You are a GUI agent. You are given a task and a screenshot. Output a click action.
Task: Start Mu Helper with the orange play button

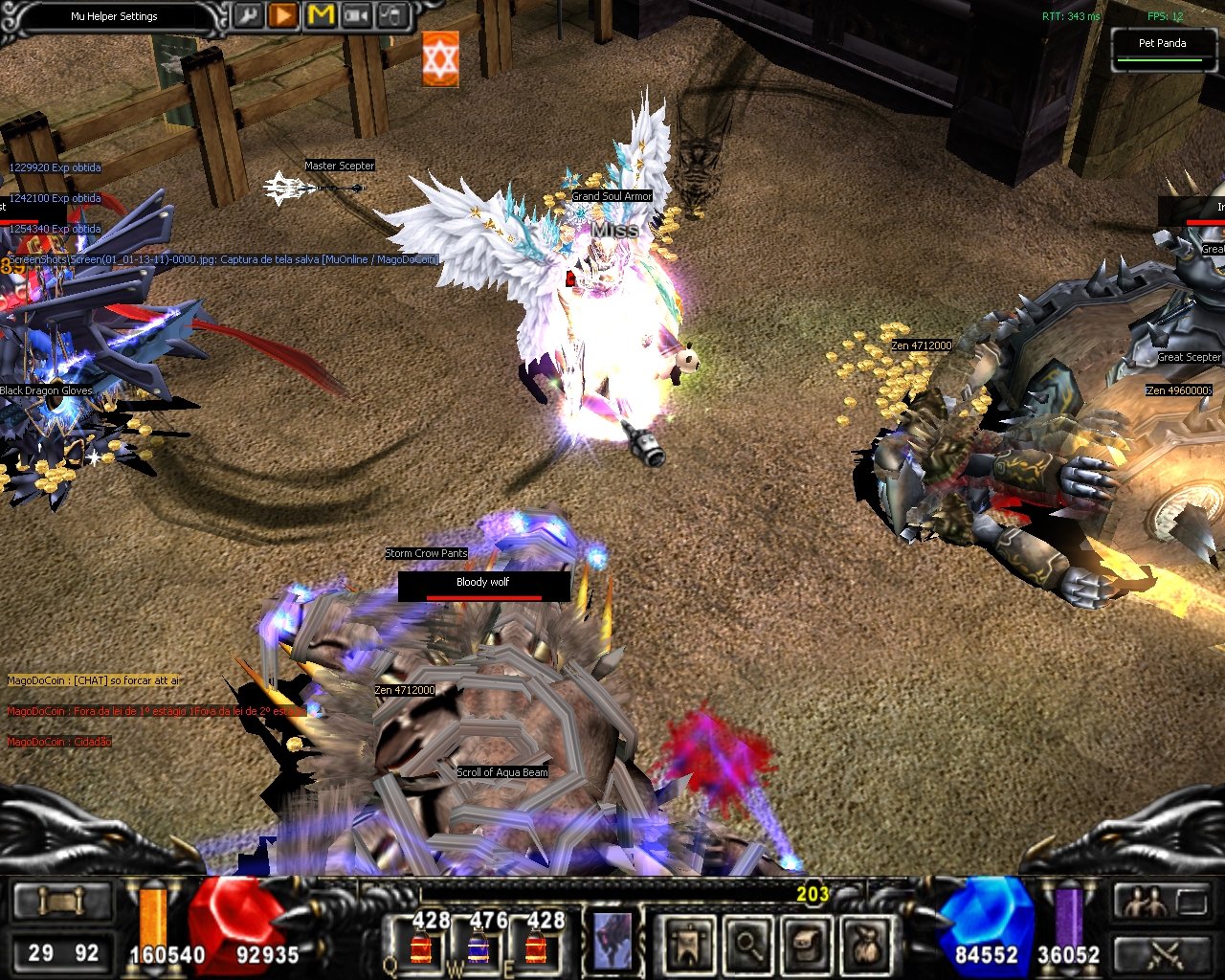pos(283,16)
